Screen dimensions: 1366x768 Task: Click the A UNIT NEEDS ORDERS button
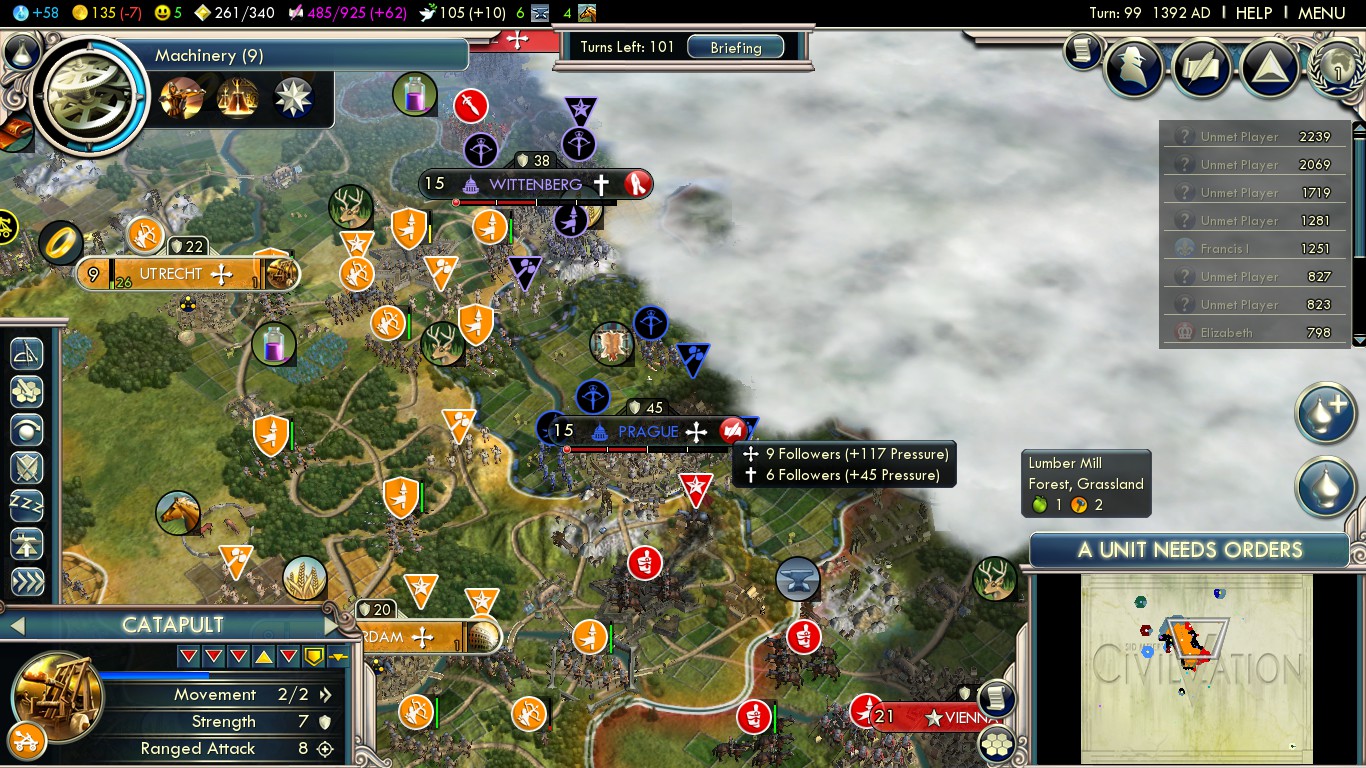pos(1189,550)
